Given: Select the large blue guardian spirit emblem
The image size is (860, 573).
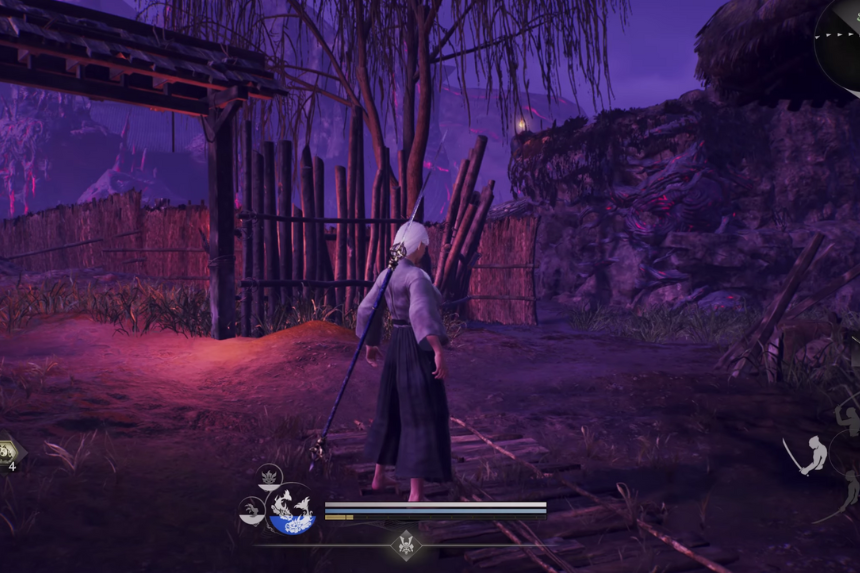Looking at the screenshot, I should [x=291, y=509].
